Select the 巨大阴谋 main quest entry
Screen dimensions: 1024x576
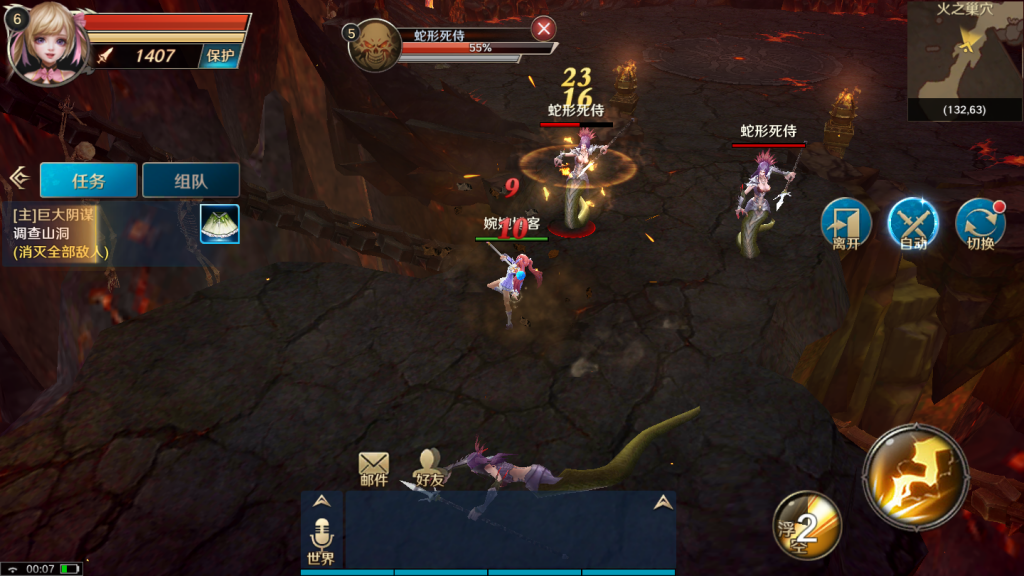click(x=100, y=232)
